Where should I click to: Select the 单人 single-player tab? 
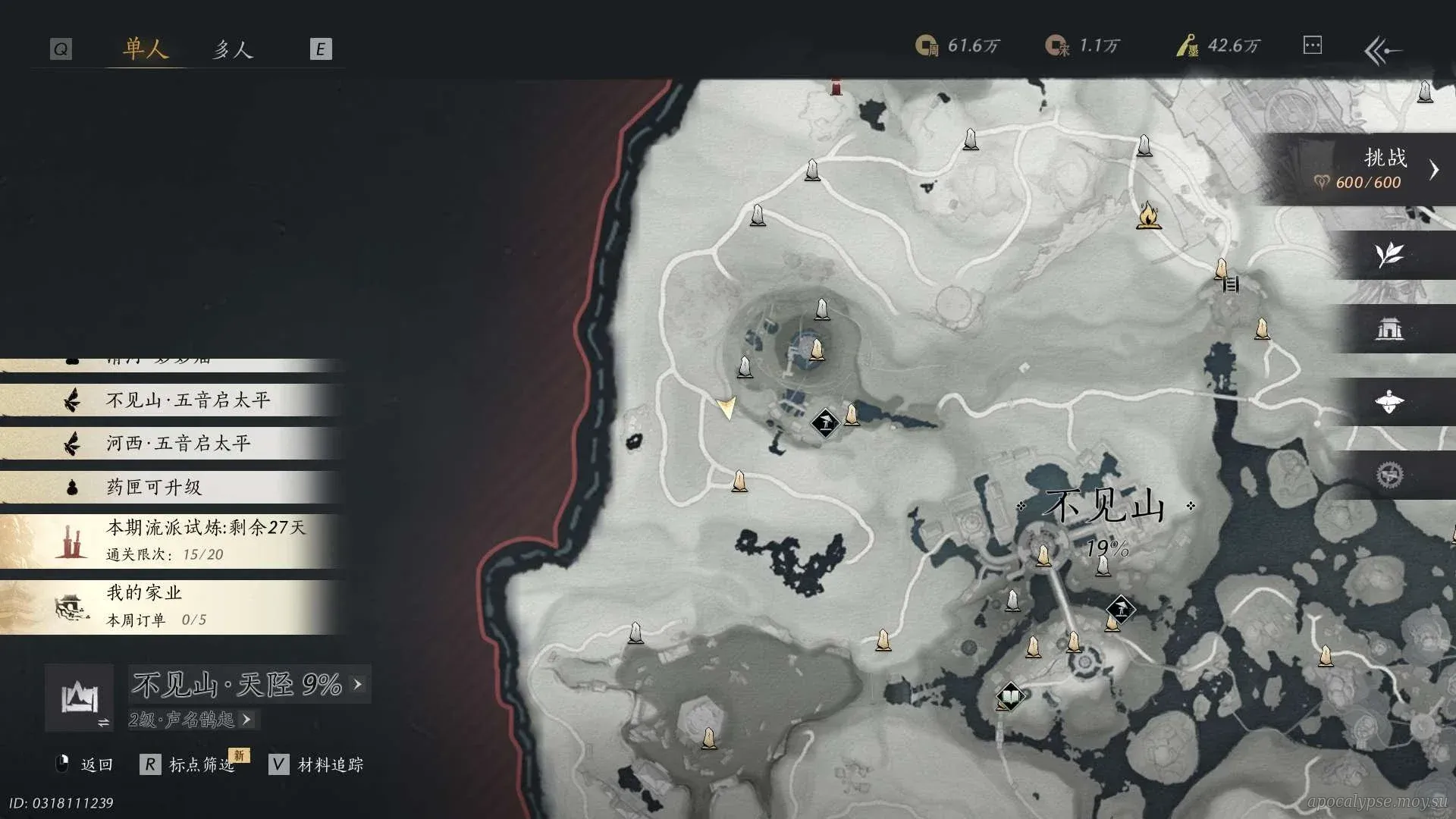pyautogui.click(x=145, y=49)
